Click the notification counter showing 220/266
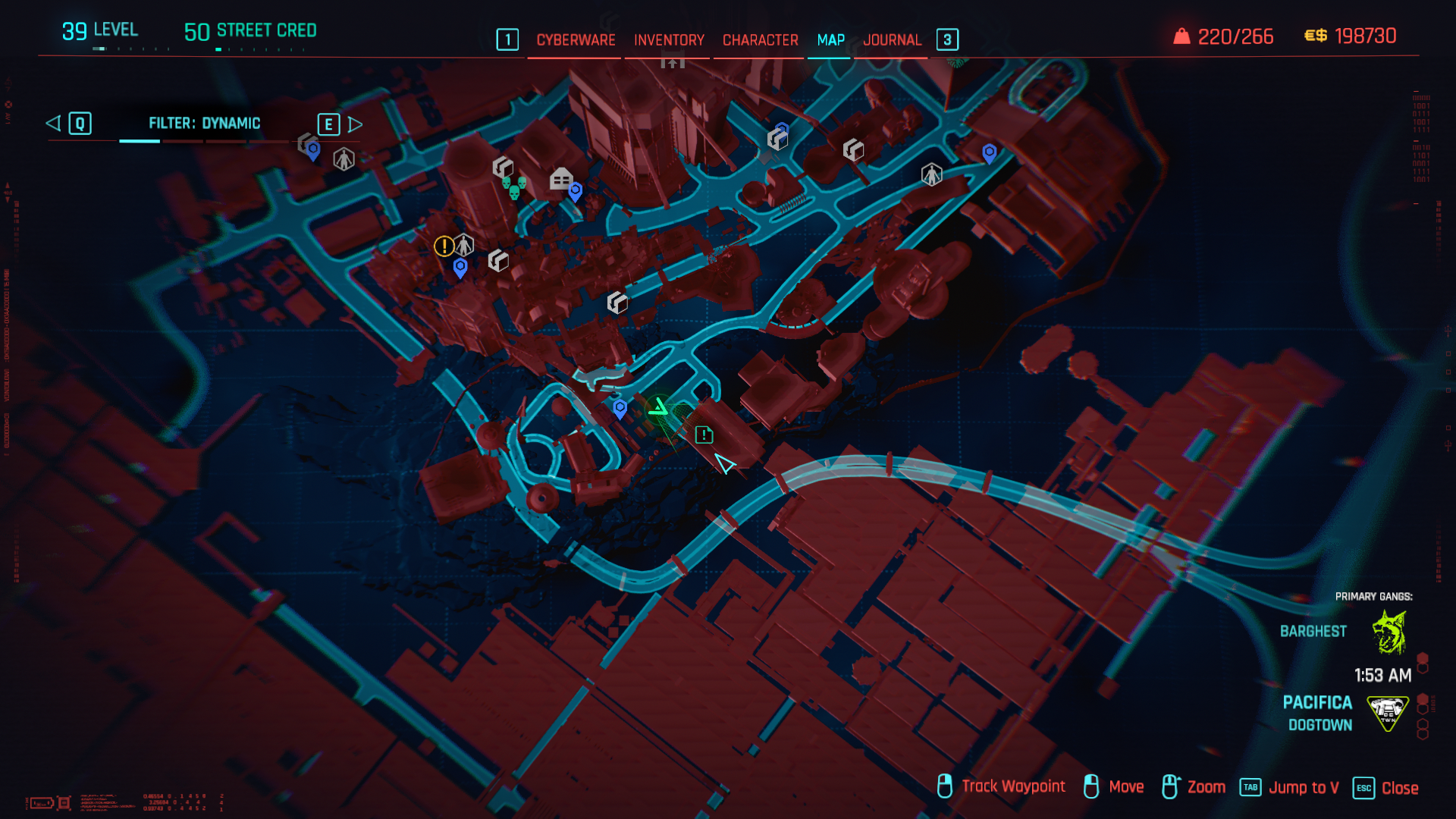Screen dimensions: 1456x819 (1235, 36)
